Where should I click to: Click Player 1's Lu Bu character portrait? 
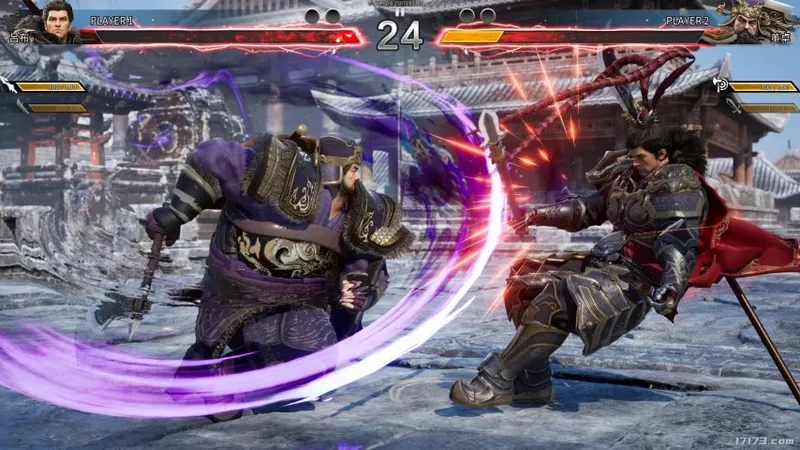[x=57, y=20]
